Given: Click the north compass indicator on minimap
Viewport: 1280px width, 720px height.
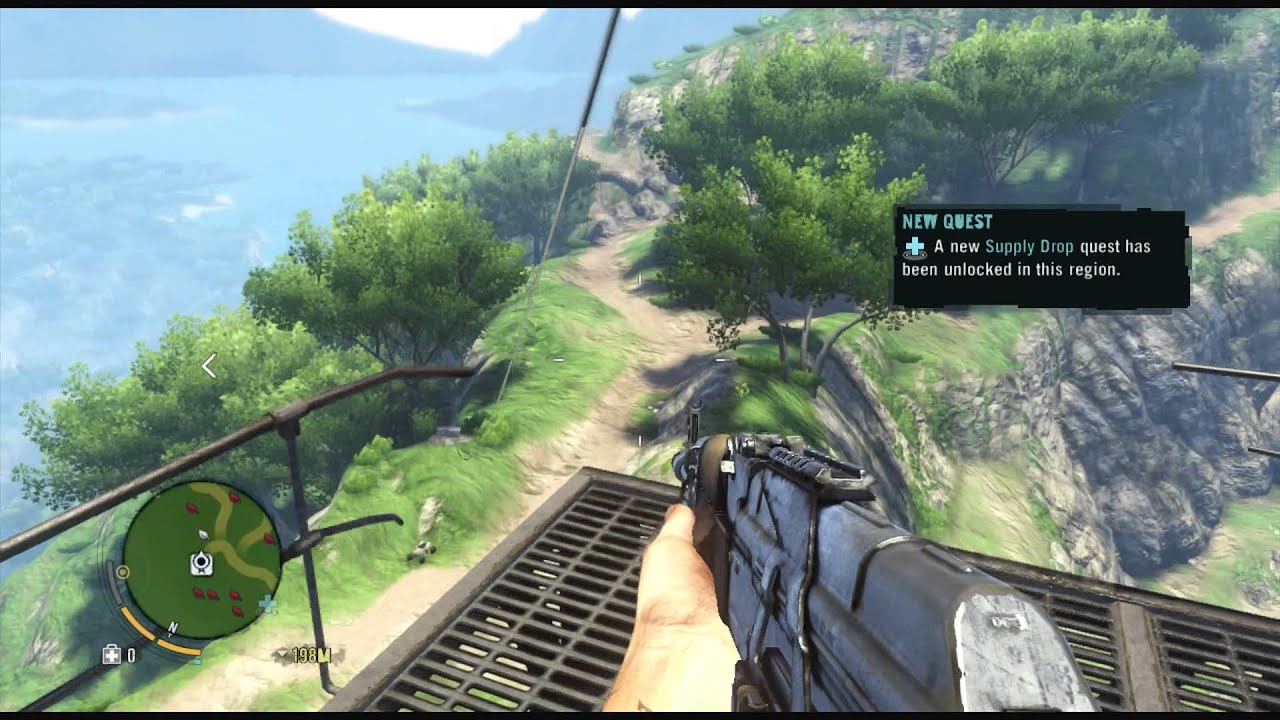Looking at the screenshot, I should (172, 628).
